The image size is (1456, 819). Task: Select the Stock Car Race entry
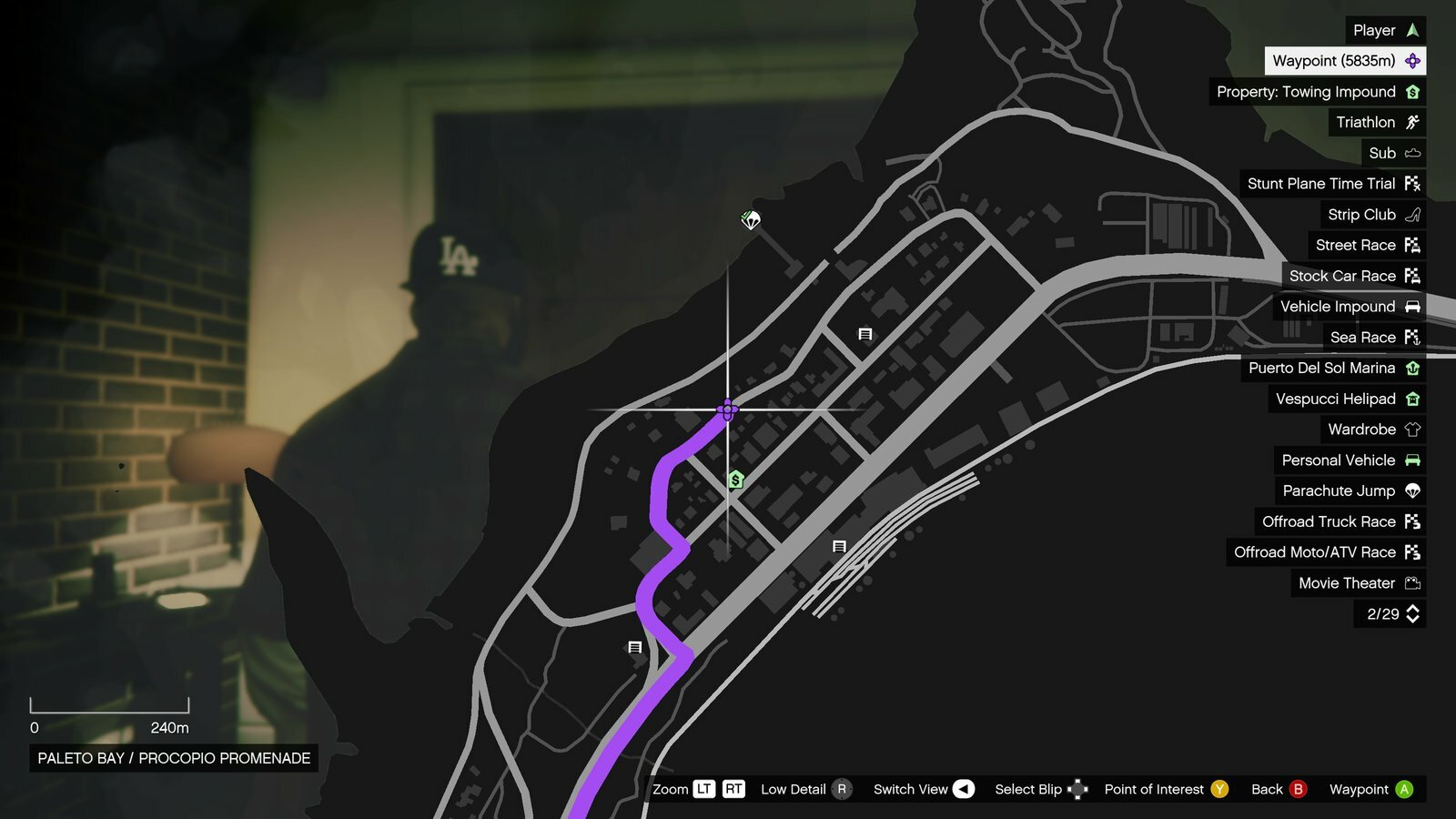click(x=1353, y=276)
